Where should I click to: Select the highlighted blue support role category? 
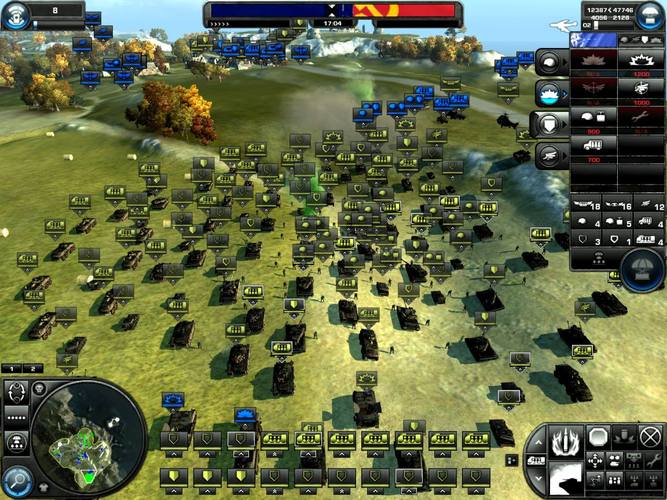pyautogui.click(x=549, y=93)
